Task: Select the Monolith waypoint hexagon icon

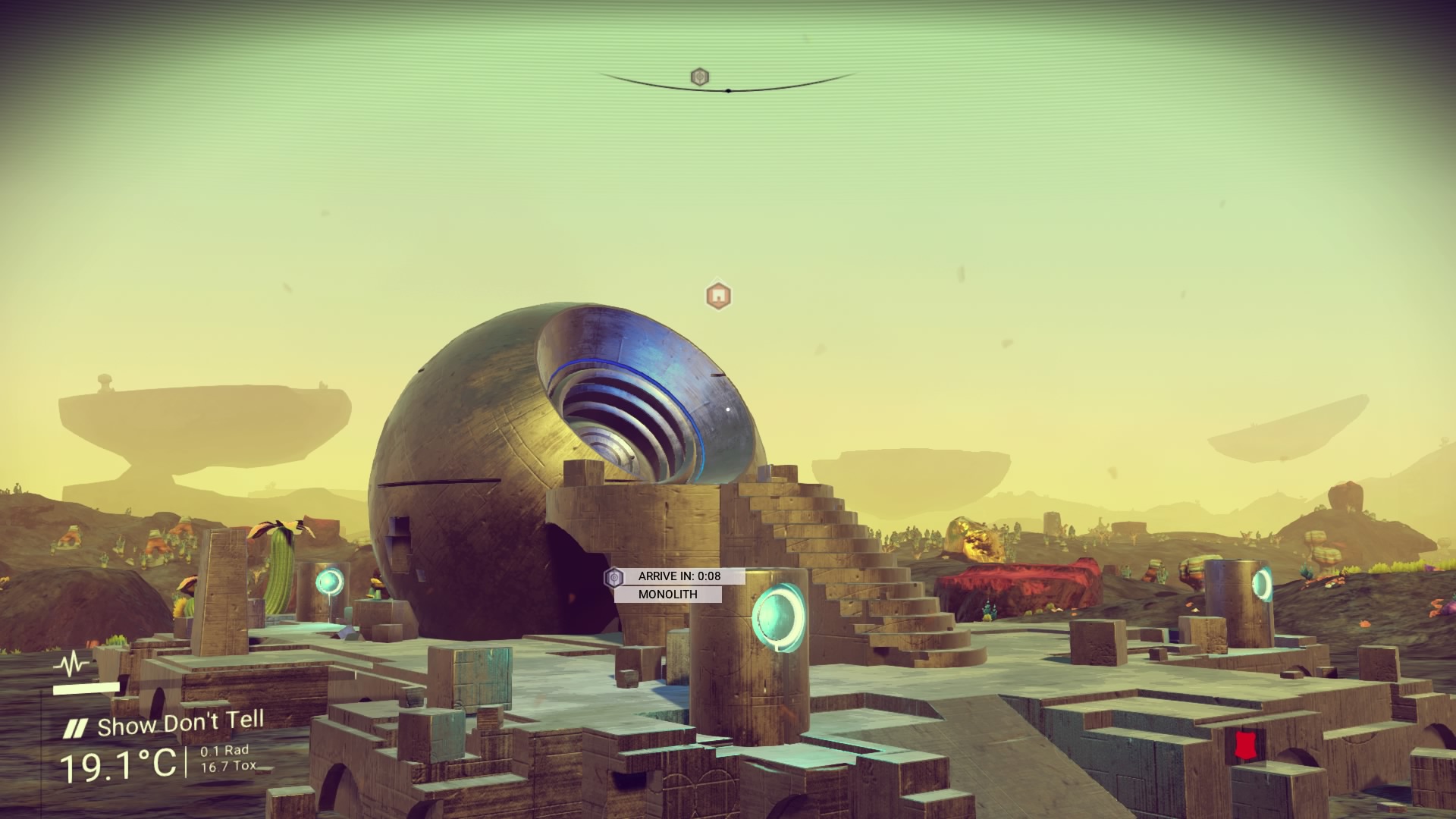Action: (x=613, y=578)
